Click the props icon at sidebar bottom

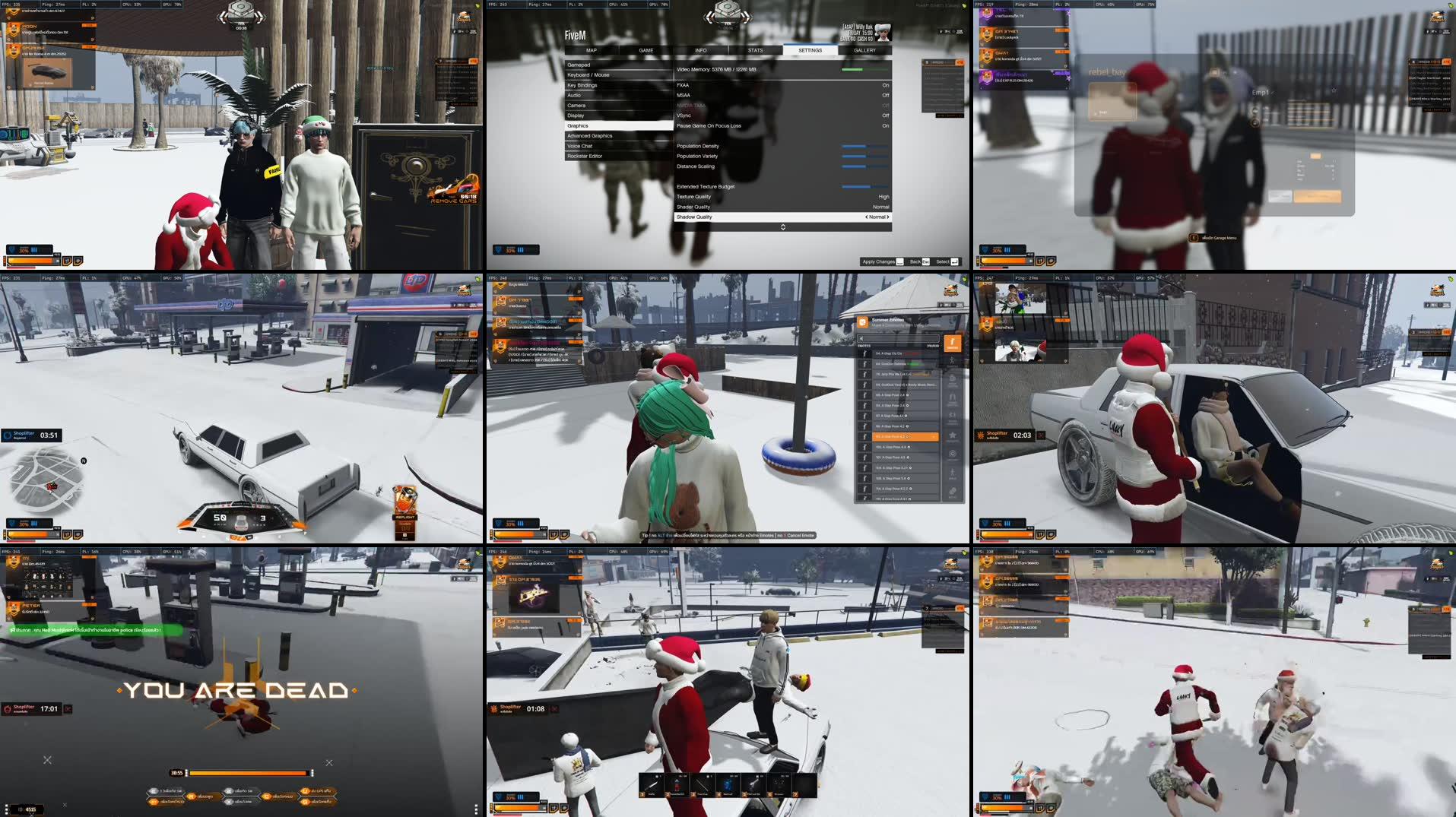tap(954, 492)
